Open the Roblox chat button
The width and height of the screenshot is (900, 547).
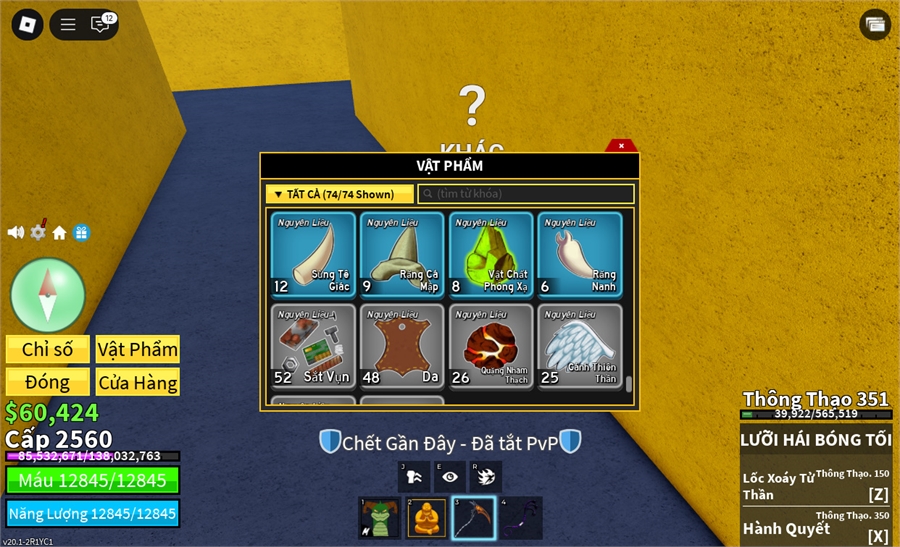point(101,24)
